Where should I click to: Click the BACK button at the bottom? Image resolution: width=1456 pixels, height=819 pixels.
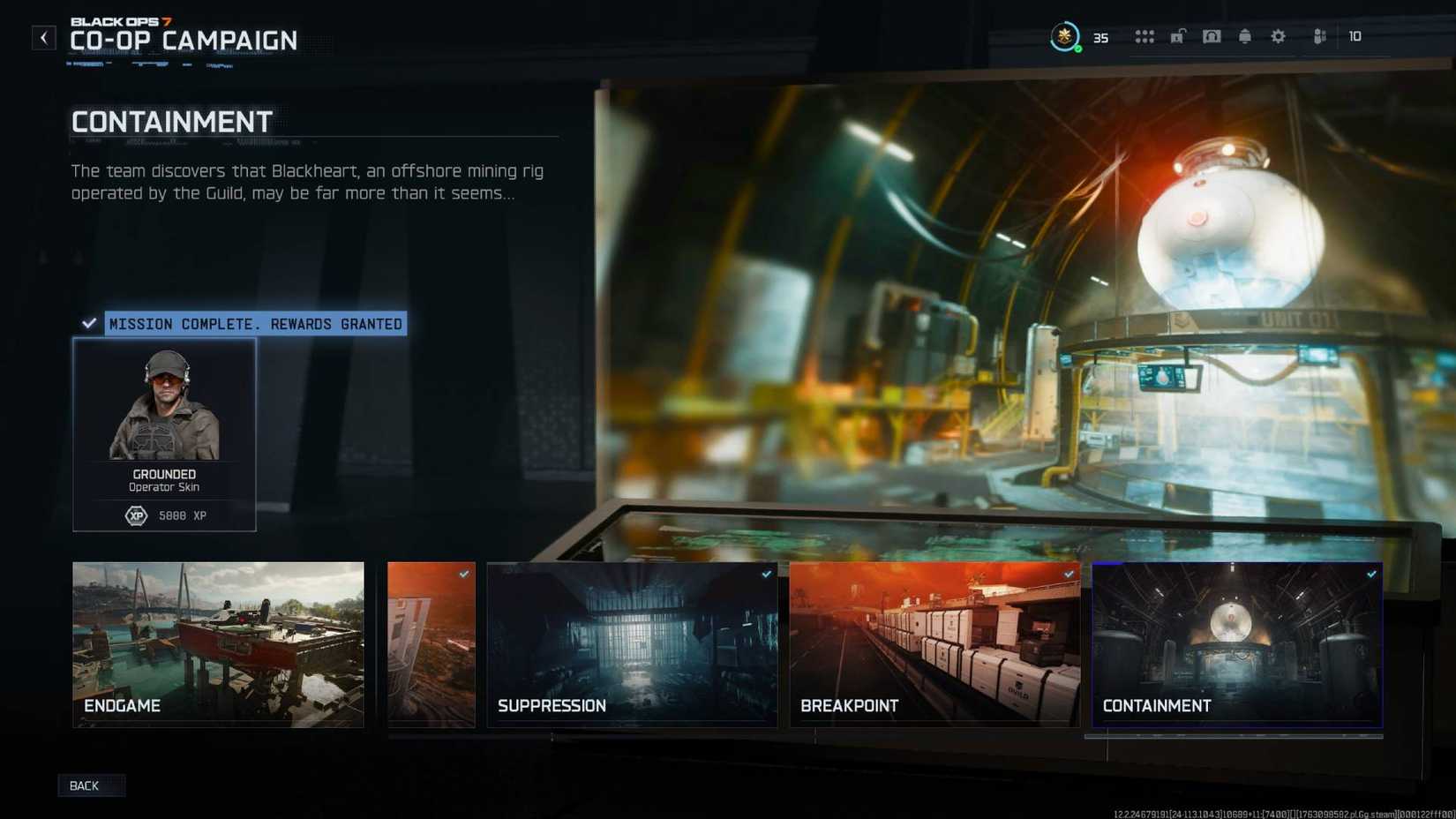(x=91, y=785)
